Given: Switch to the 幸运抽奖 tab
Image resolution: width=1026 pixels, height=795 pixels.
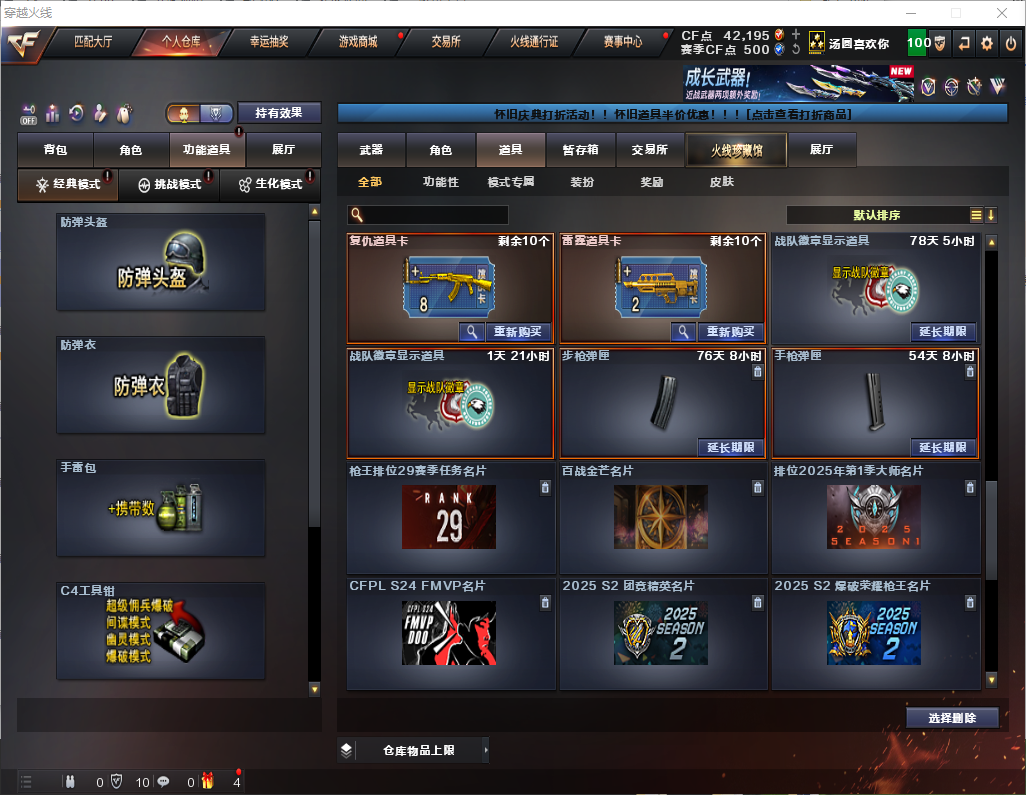Looking at the screenshot, I should pyautogui.click(x=268, y=42).
